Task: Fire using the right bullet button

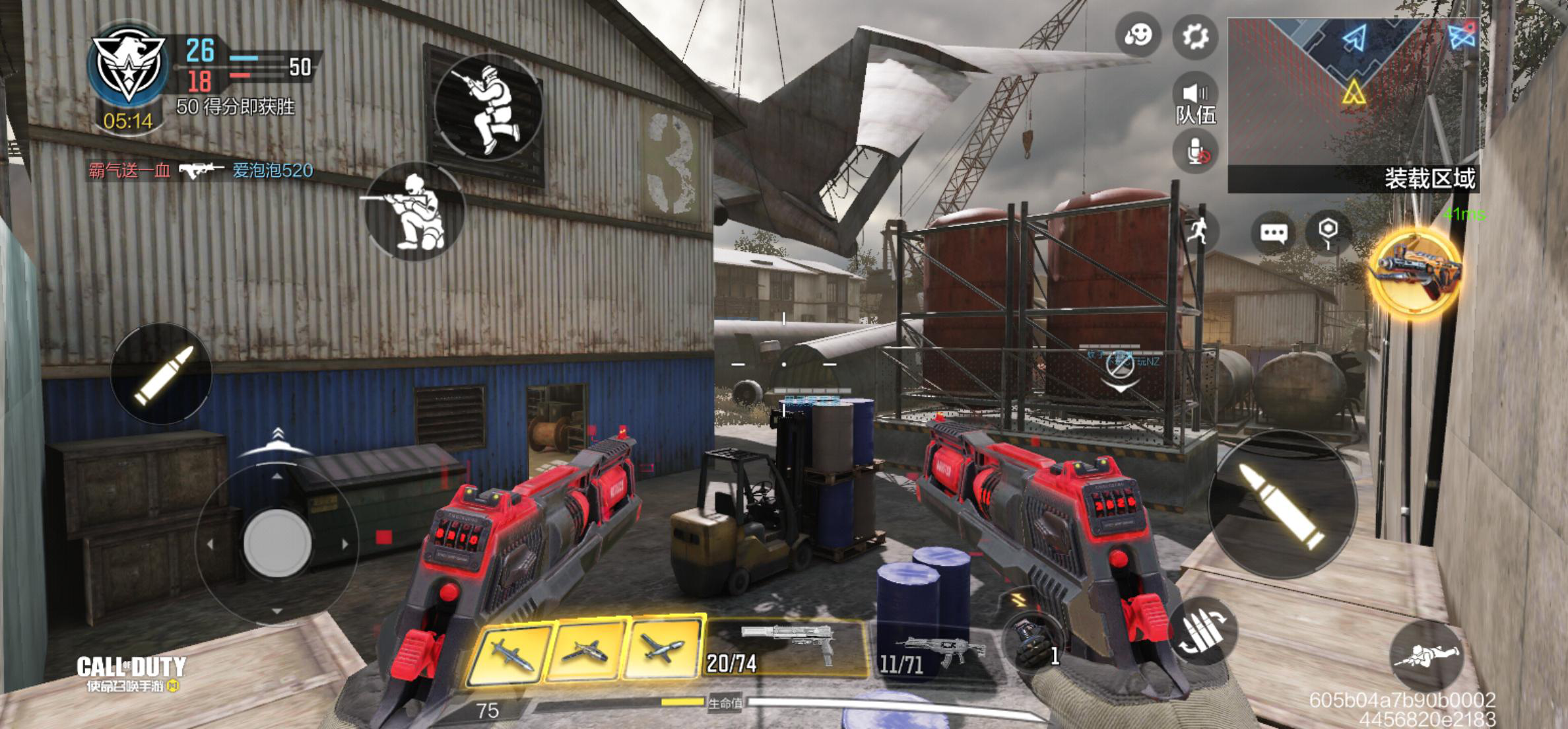Action: 1282,505
